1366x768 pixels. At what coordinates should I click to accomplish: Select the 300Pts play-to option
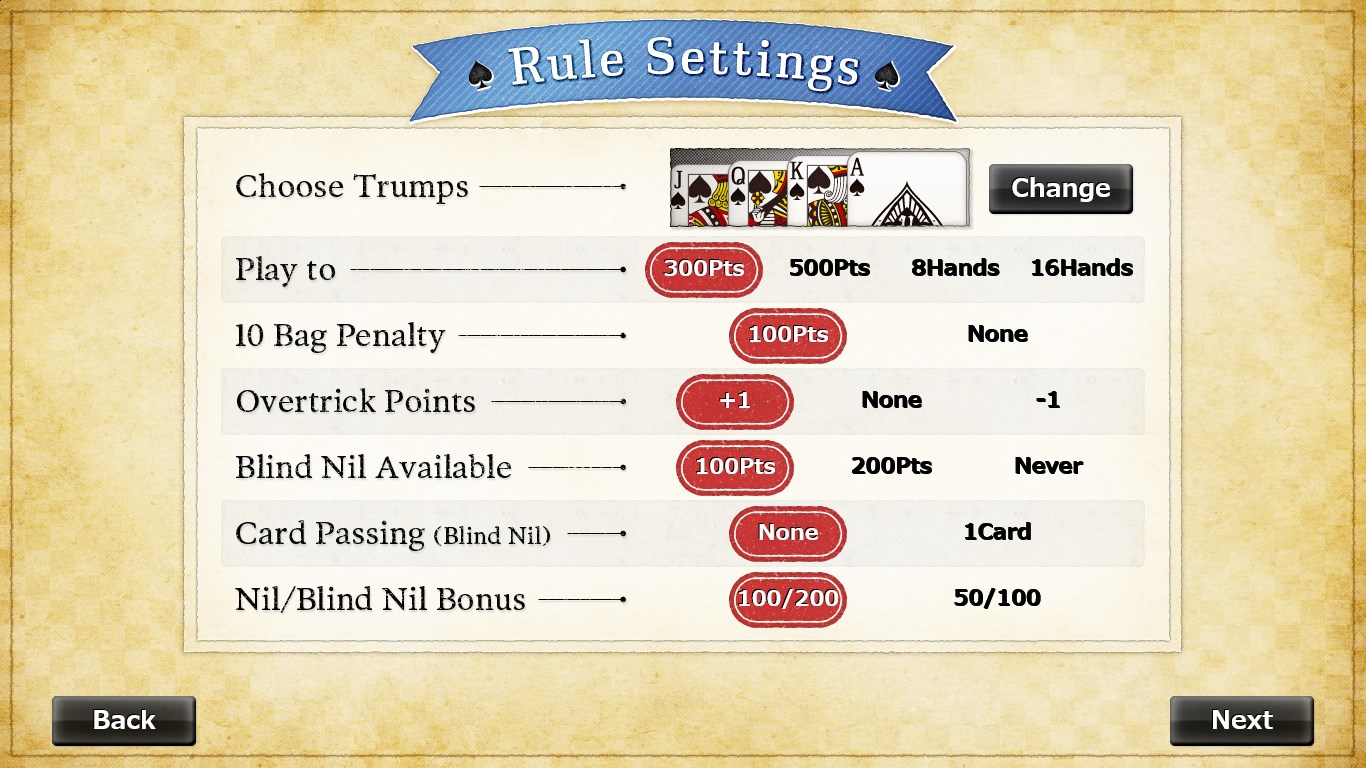[x=703, y=269]
